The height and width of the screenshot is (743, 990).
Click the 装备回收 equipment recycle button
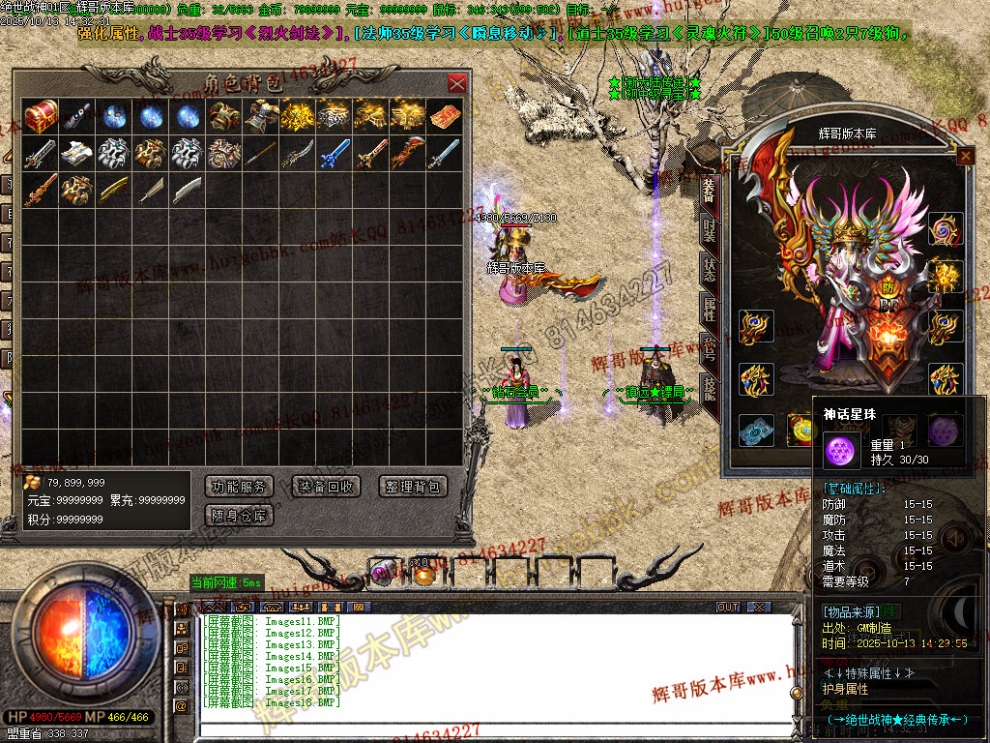pos(326,487)
